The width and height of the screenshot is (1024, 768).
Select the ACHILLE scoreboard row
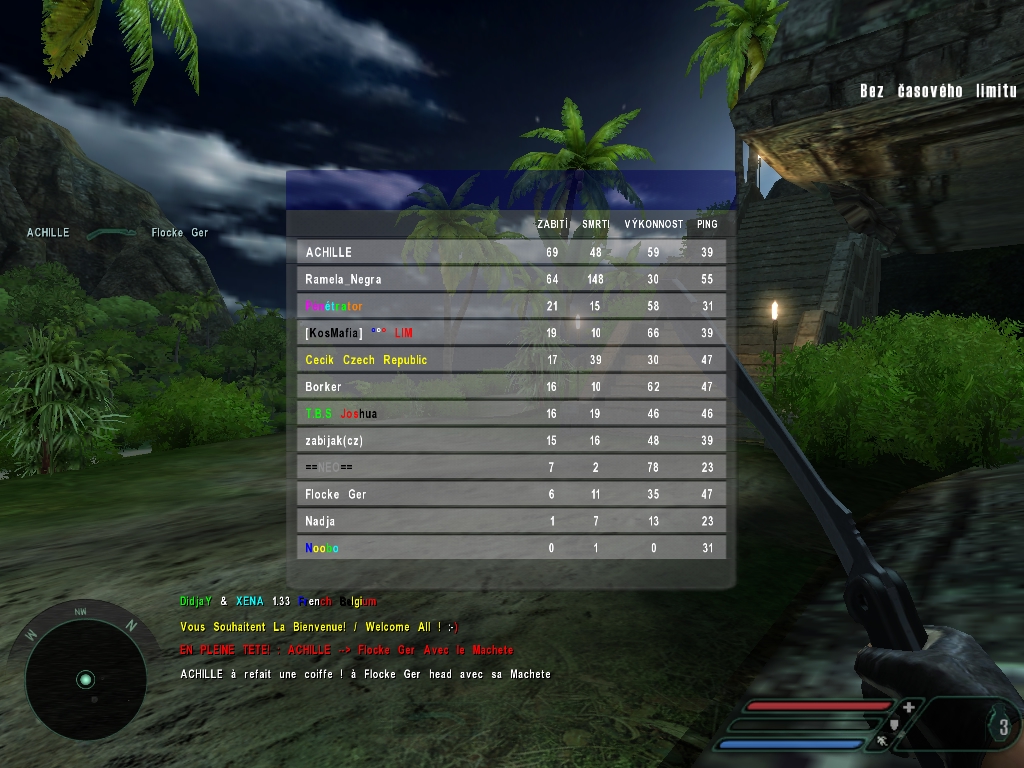[510, 252]
